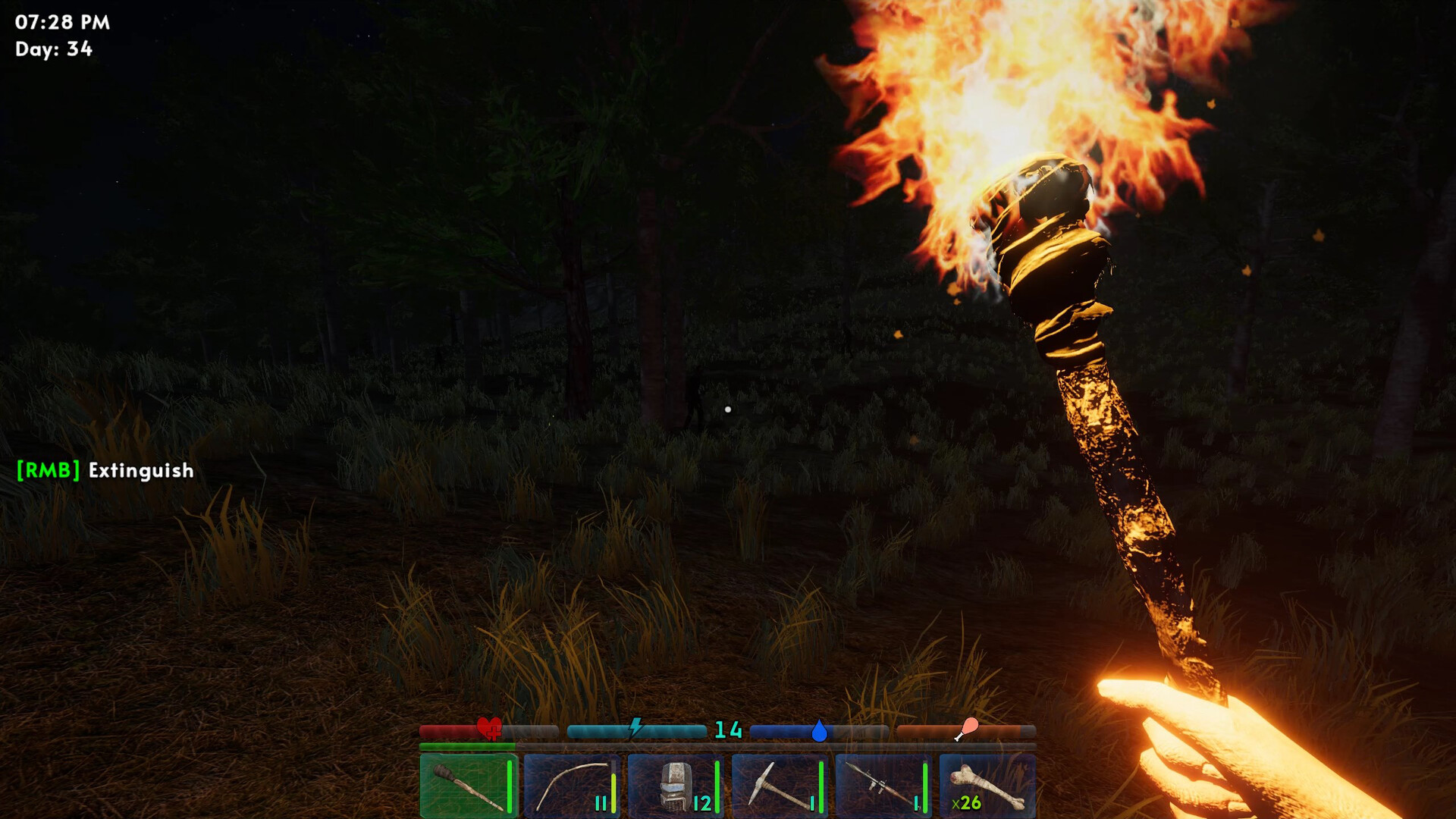Screen dimensions: 1456x819
Task: Click the Extinguish prompt text
Action: [139, 471]
